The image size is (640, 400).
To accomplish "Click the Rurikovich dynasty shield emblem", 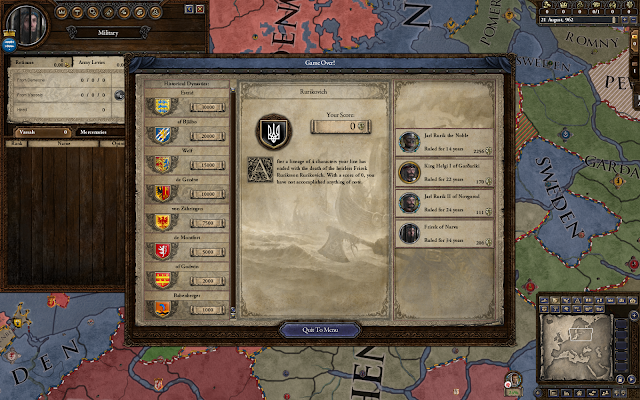I will point(269,131).
